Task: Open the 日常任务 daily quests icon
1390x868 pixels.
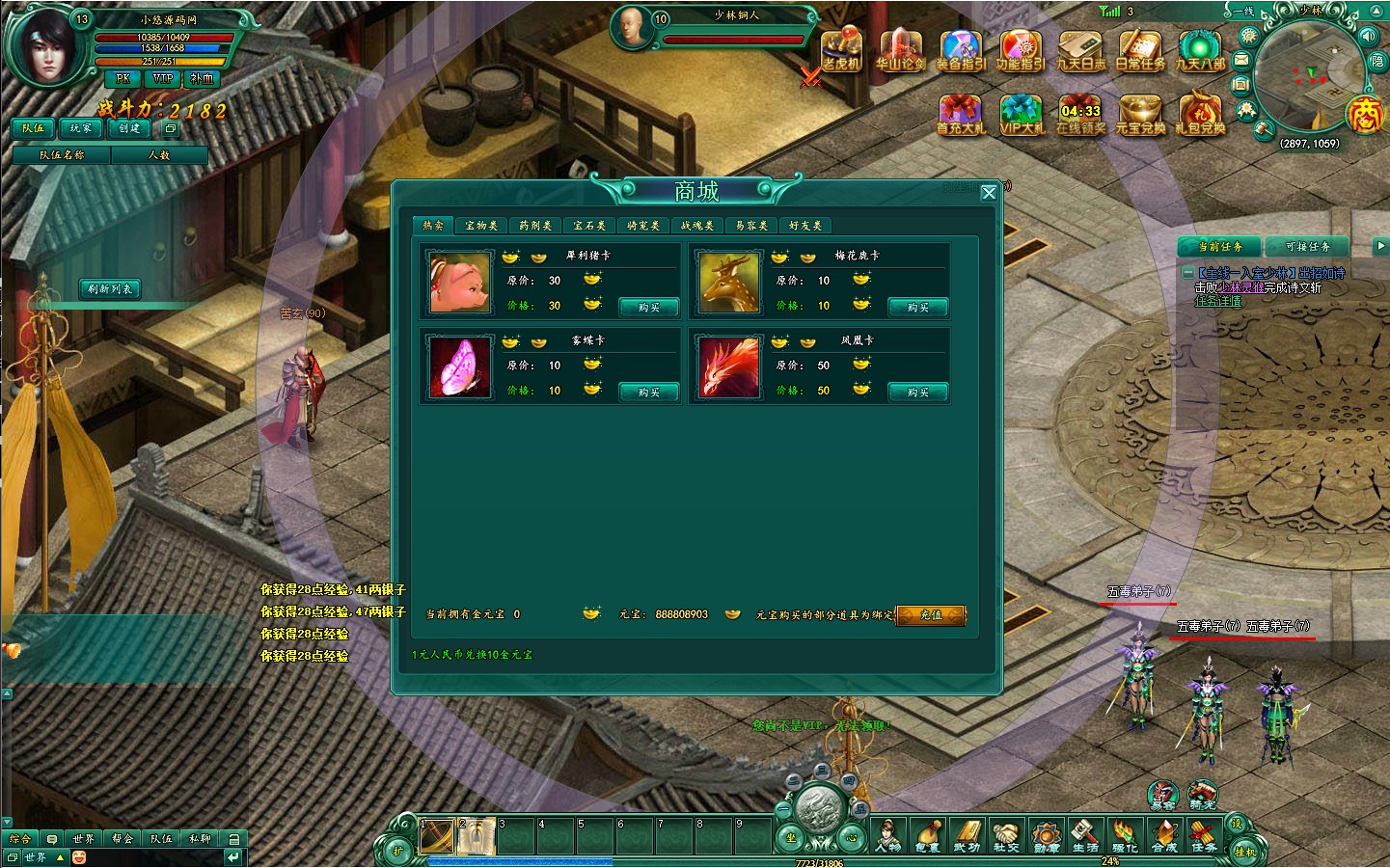Action: click(1140, 50)
